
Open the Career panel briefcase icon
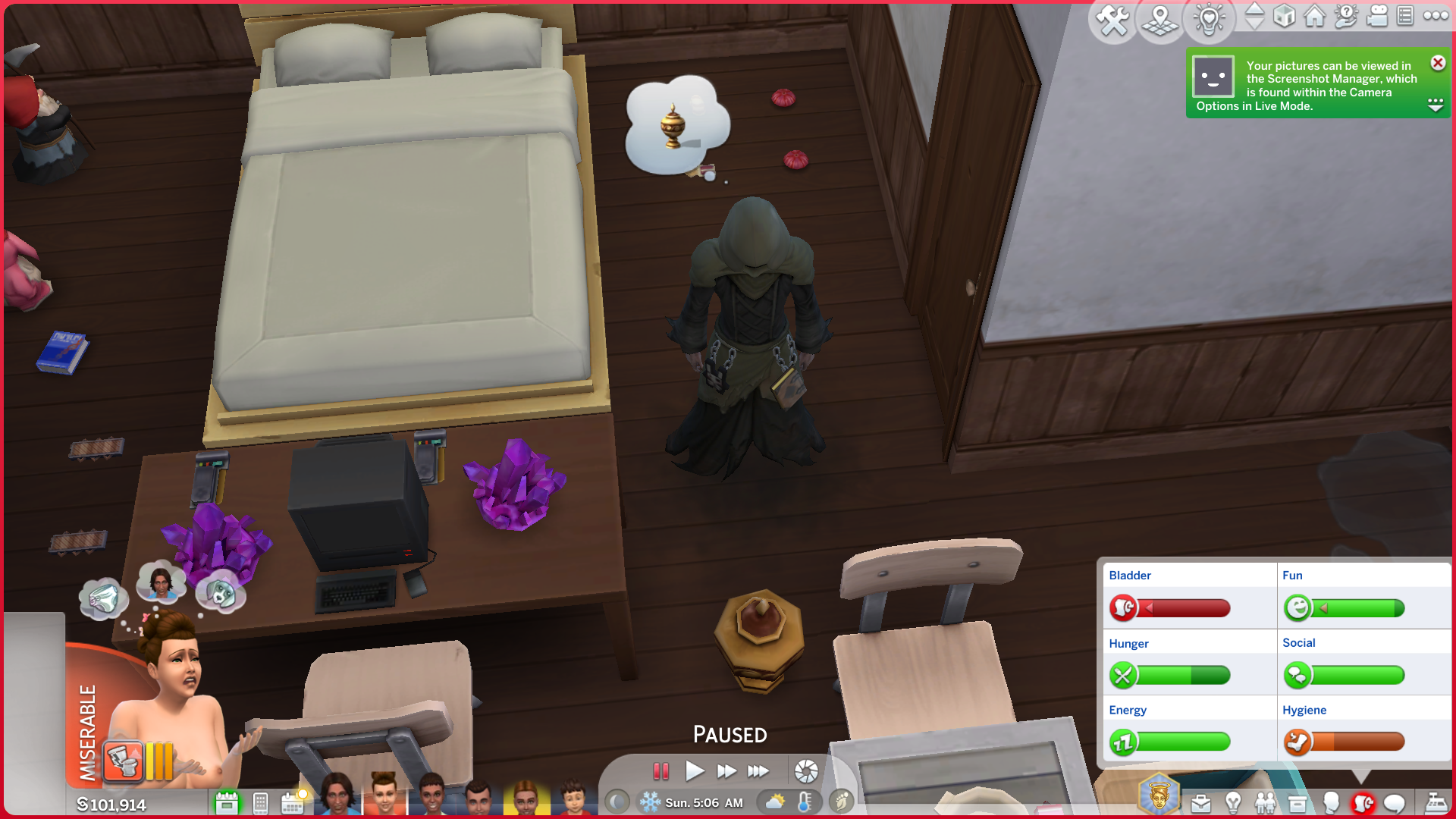click(x=1201, y=803)
